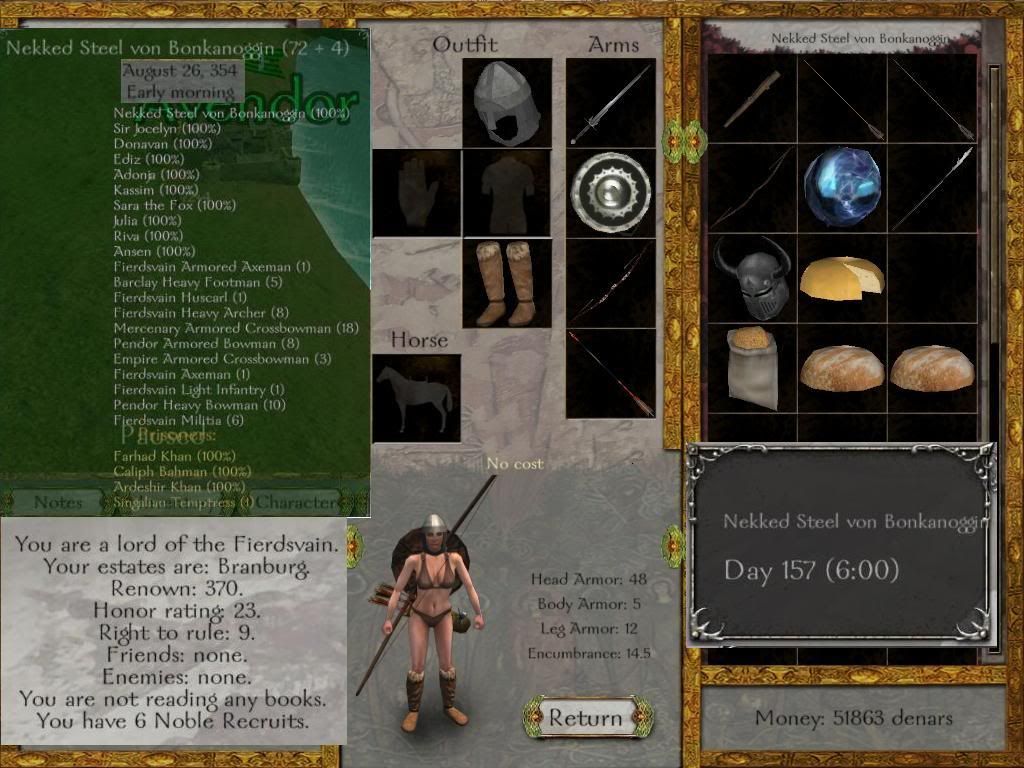Select the equipped helmet slot
Screen dimensions: 1024x768
(x=507, y=103)
